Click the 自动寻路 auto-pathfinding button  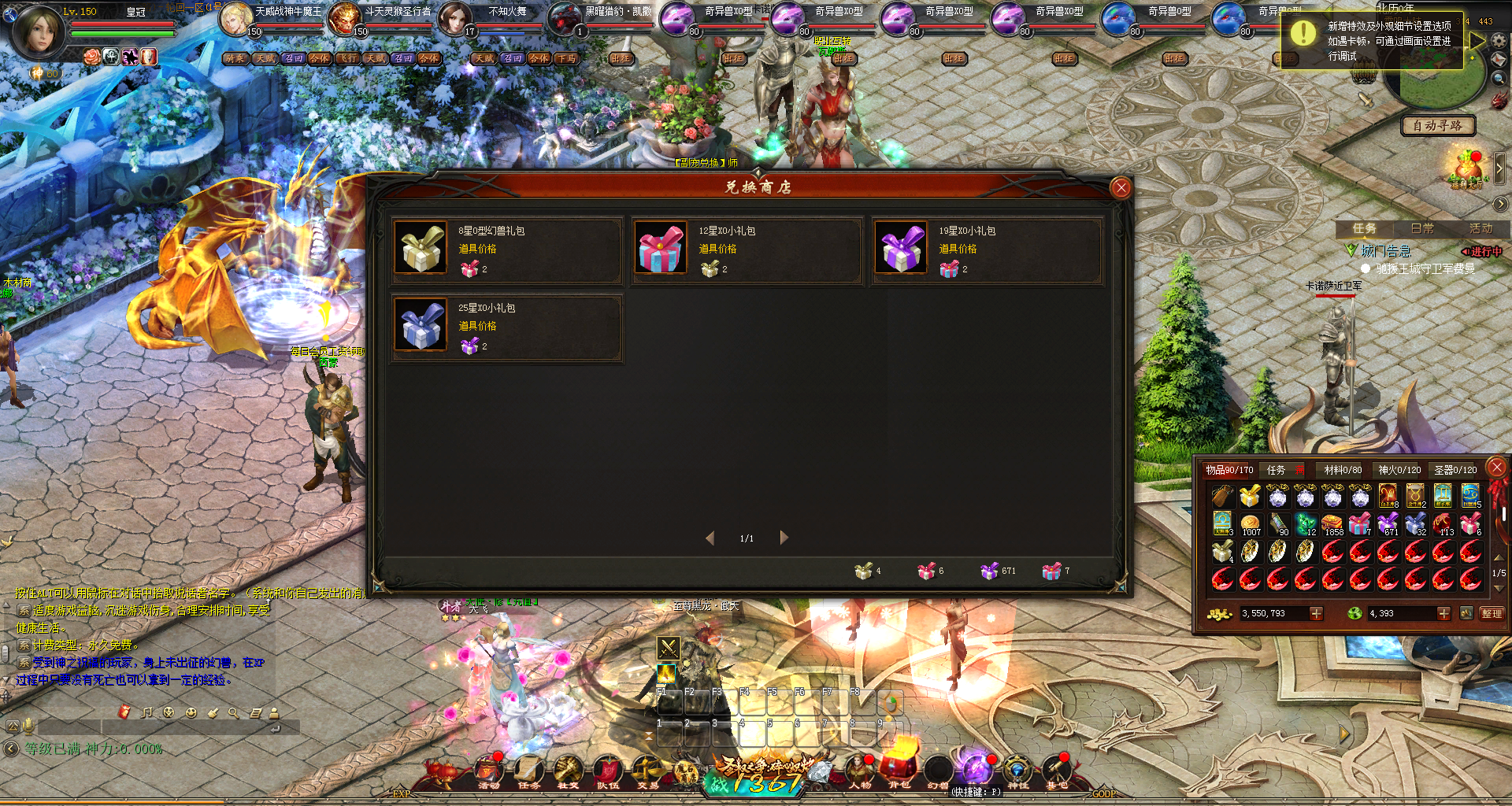click(x=1437, y=126)
